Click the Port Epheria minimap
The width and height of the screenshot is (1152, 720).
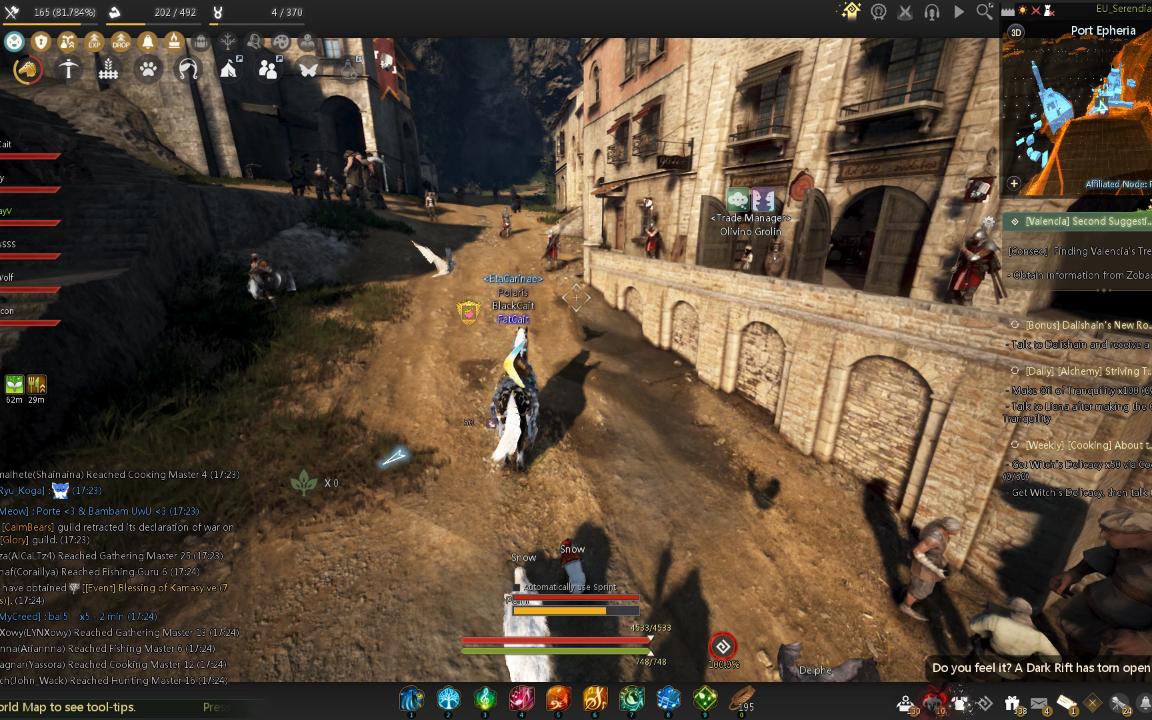click(1080, 110)
